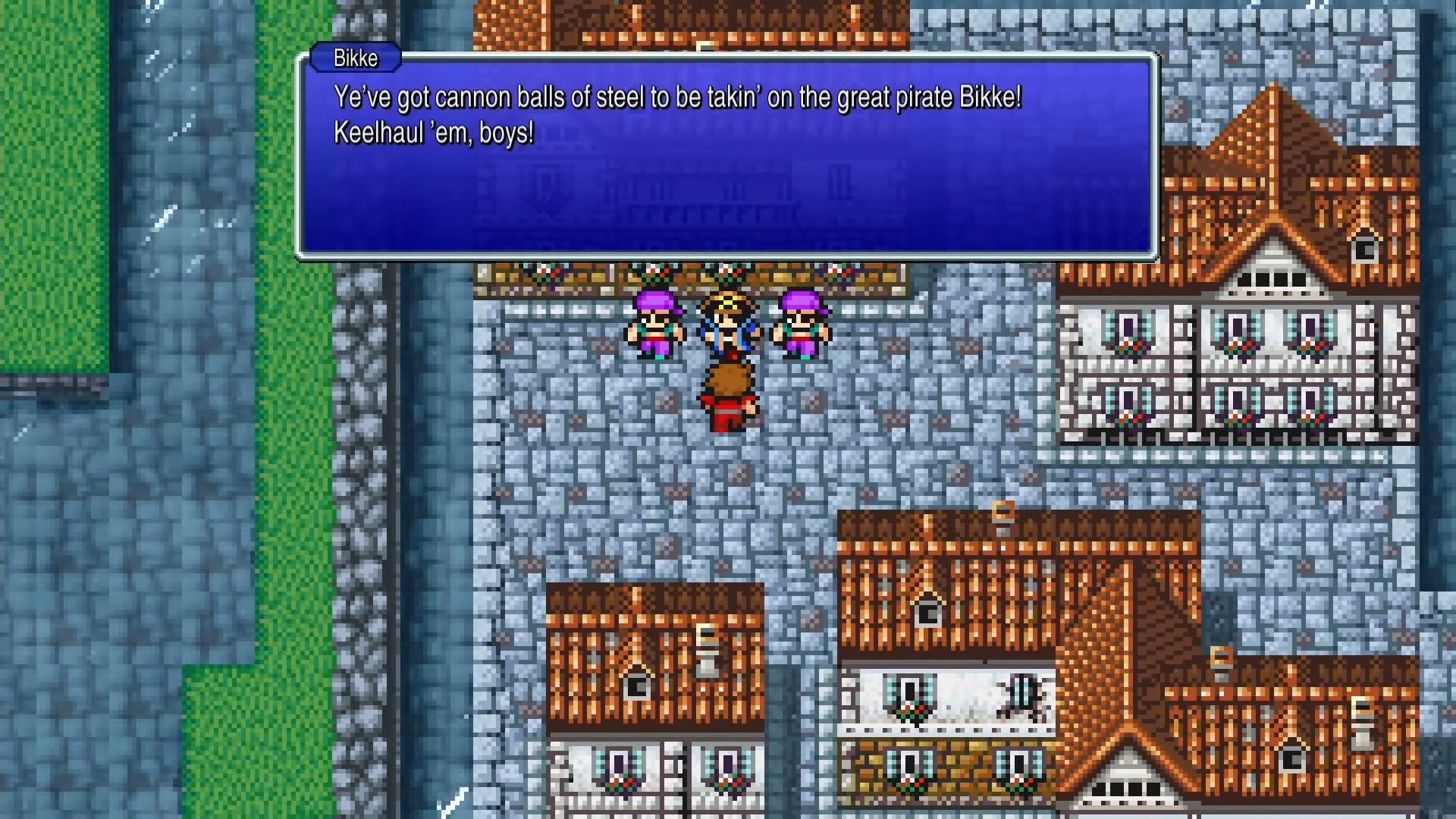Image resolution: width=1456 pixels, height=819 pixels.
Task: Click the dark doorway of the bottom-right house
Action: (1293, 758)
